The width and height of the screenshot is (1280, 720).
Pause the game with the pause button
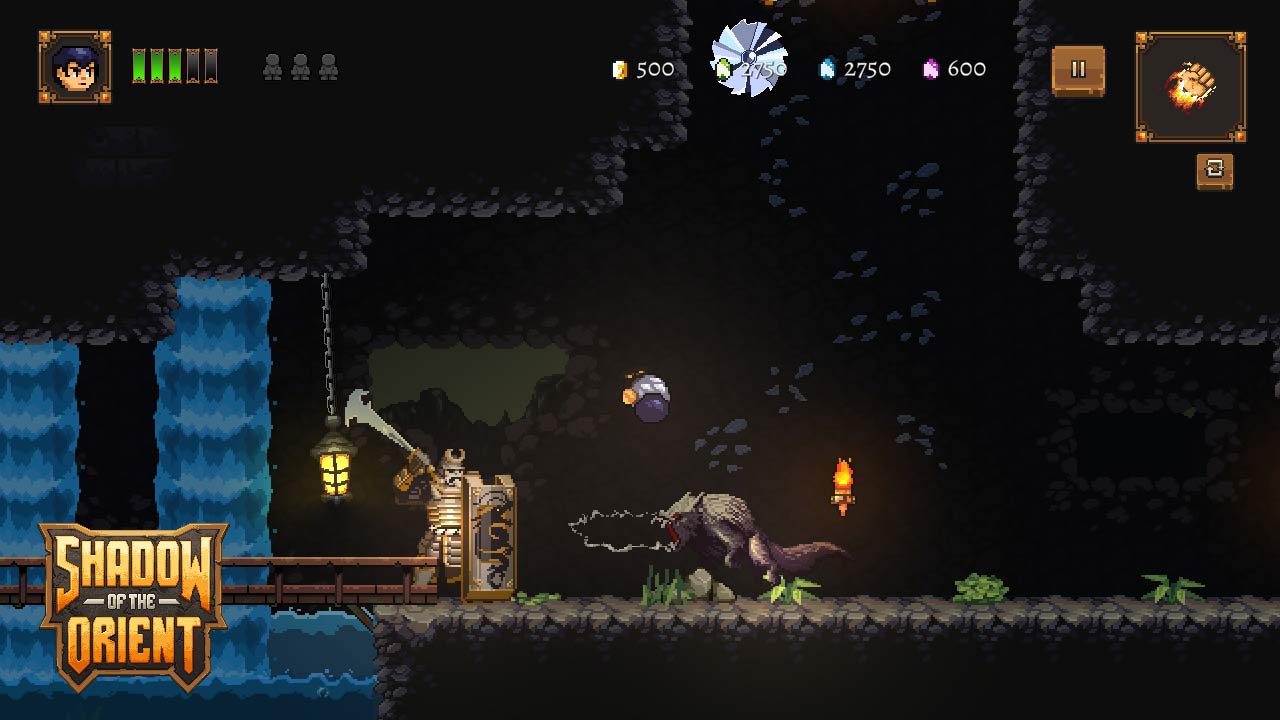pos(1078,70)
